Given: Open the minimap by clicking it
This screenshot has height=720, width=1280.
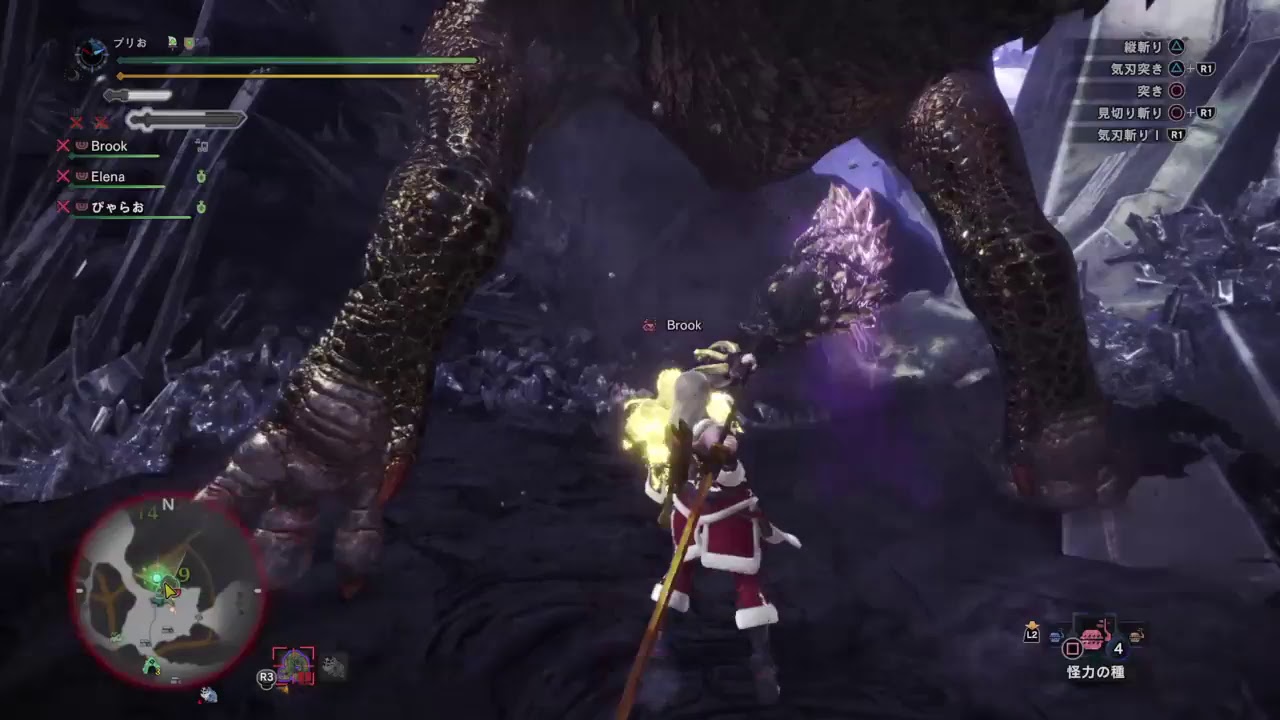Looking at the screenshot, I should click(x=165, y=590).
